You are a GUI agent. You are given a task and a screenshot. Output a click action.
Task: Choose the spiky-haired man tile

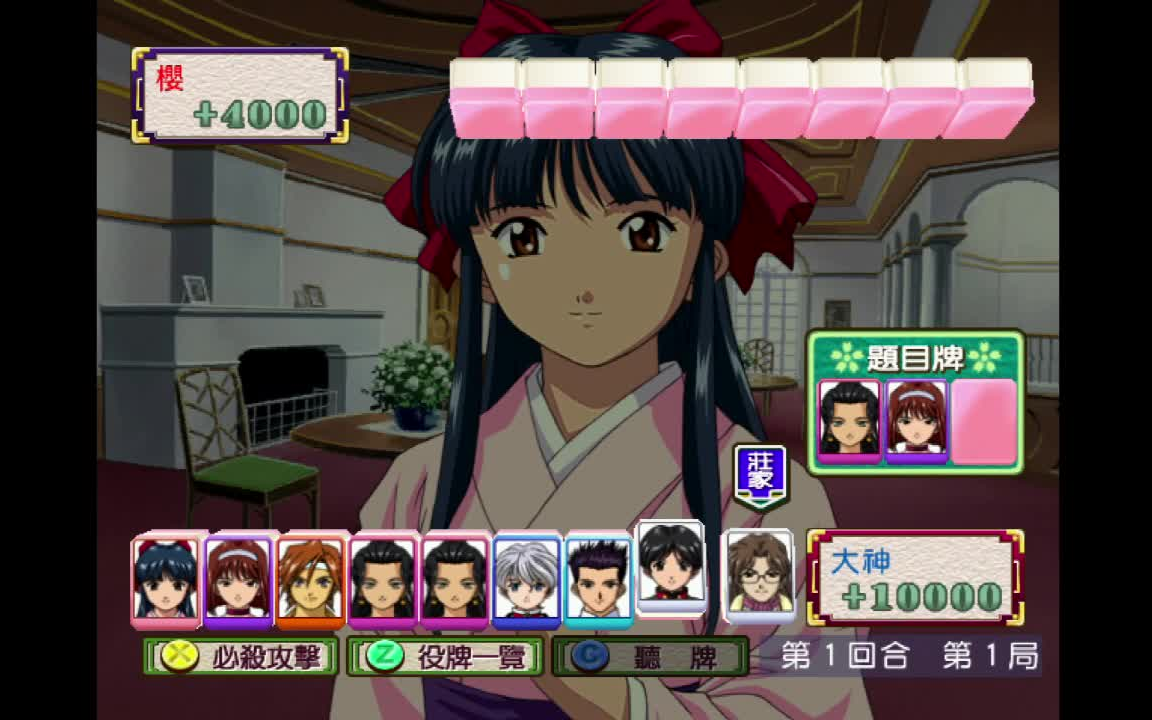(598, 580)
